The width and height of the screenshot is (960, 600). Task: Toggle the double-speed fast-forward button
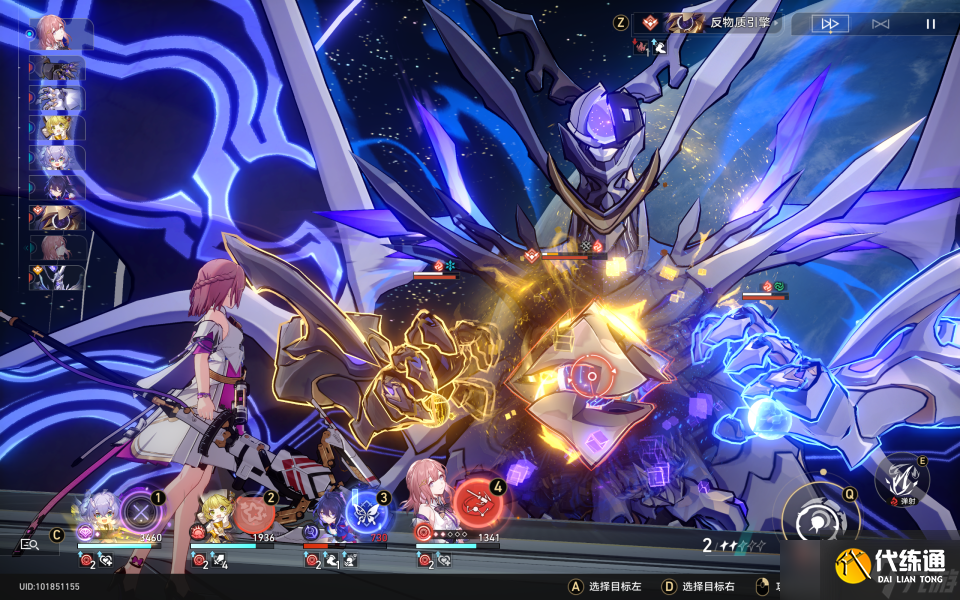829,24
